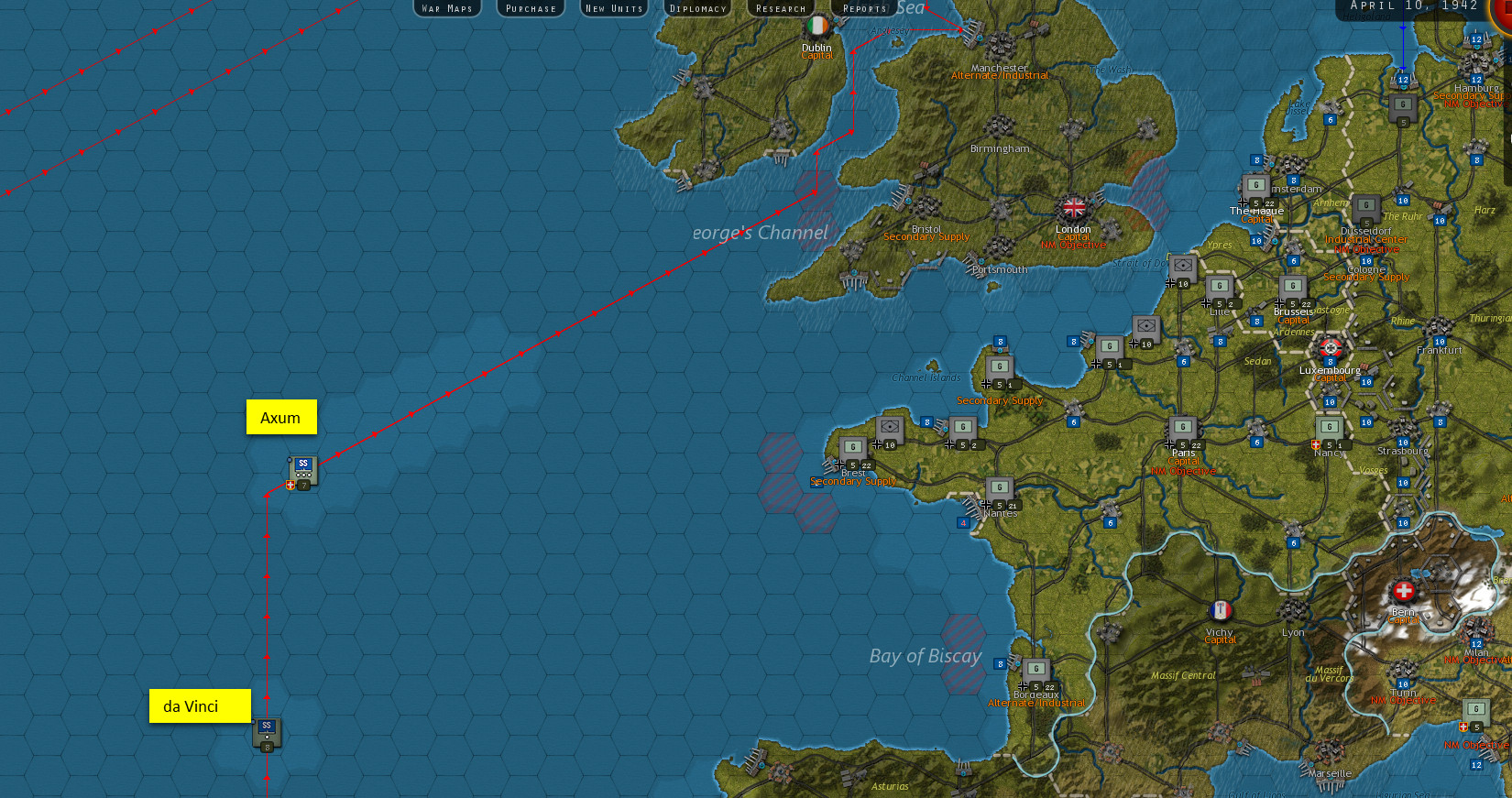This screenshot has height=798, width=1512.
Task: Select the Axum submarine unit
Action: point(302,471)
